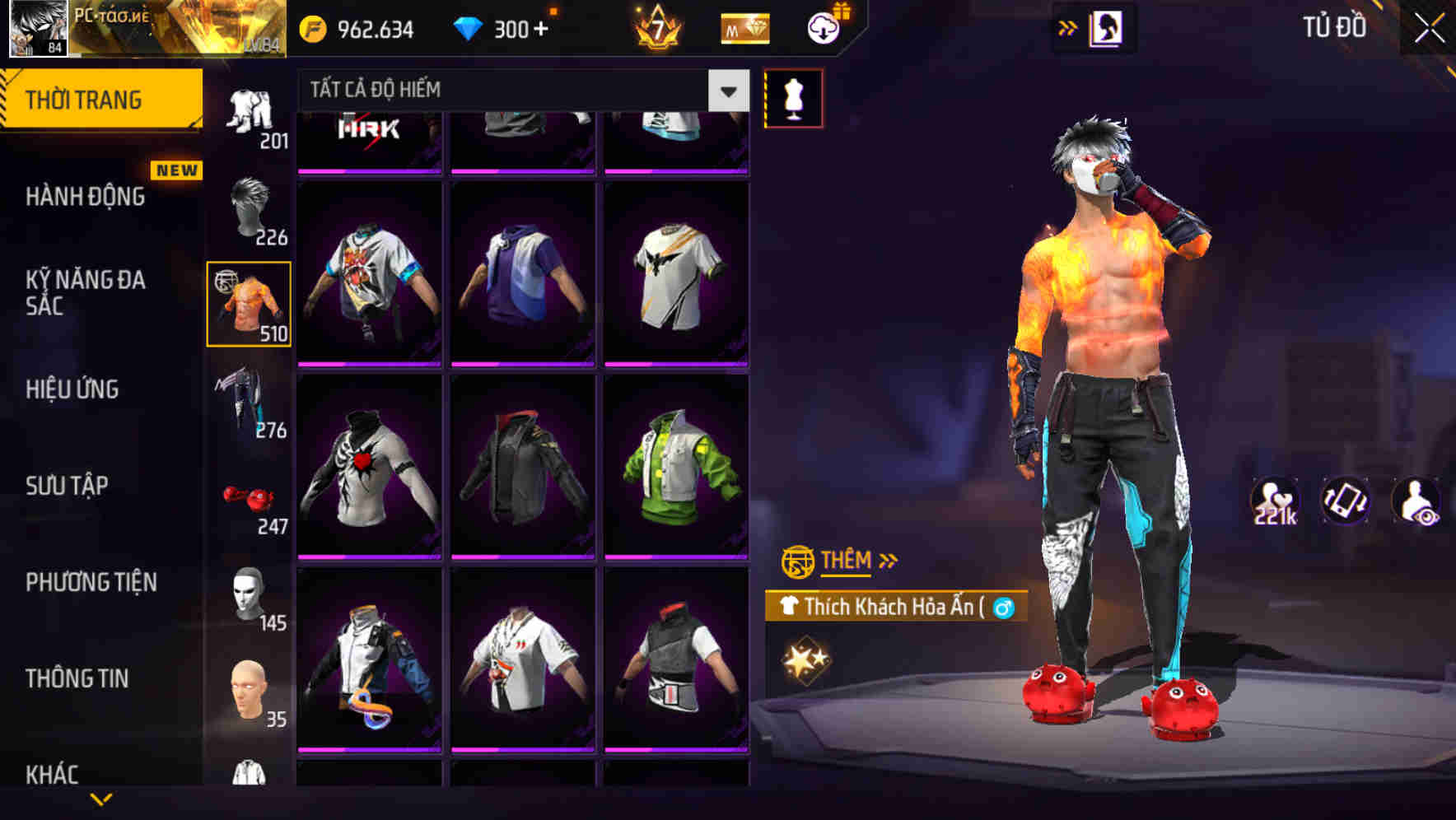1456x820 pixels.
Task: Click the chevron below KHÁC to scroll categories
Action: [102, 797]
